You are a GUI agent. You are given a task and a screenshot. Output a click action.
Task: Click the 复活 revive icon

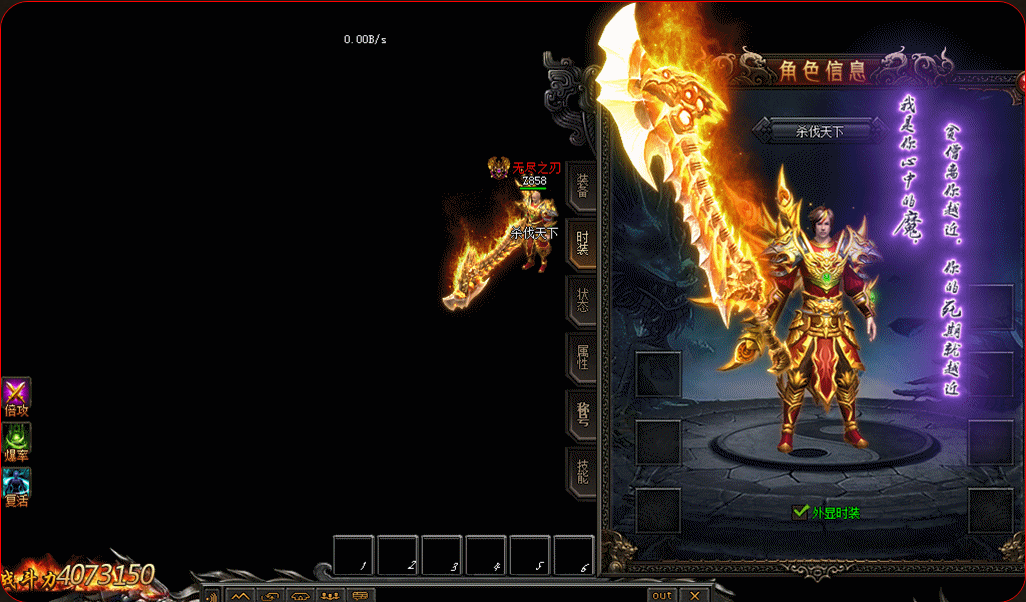pos(16,483)
